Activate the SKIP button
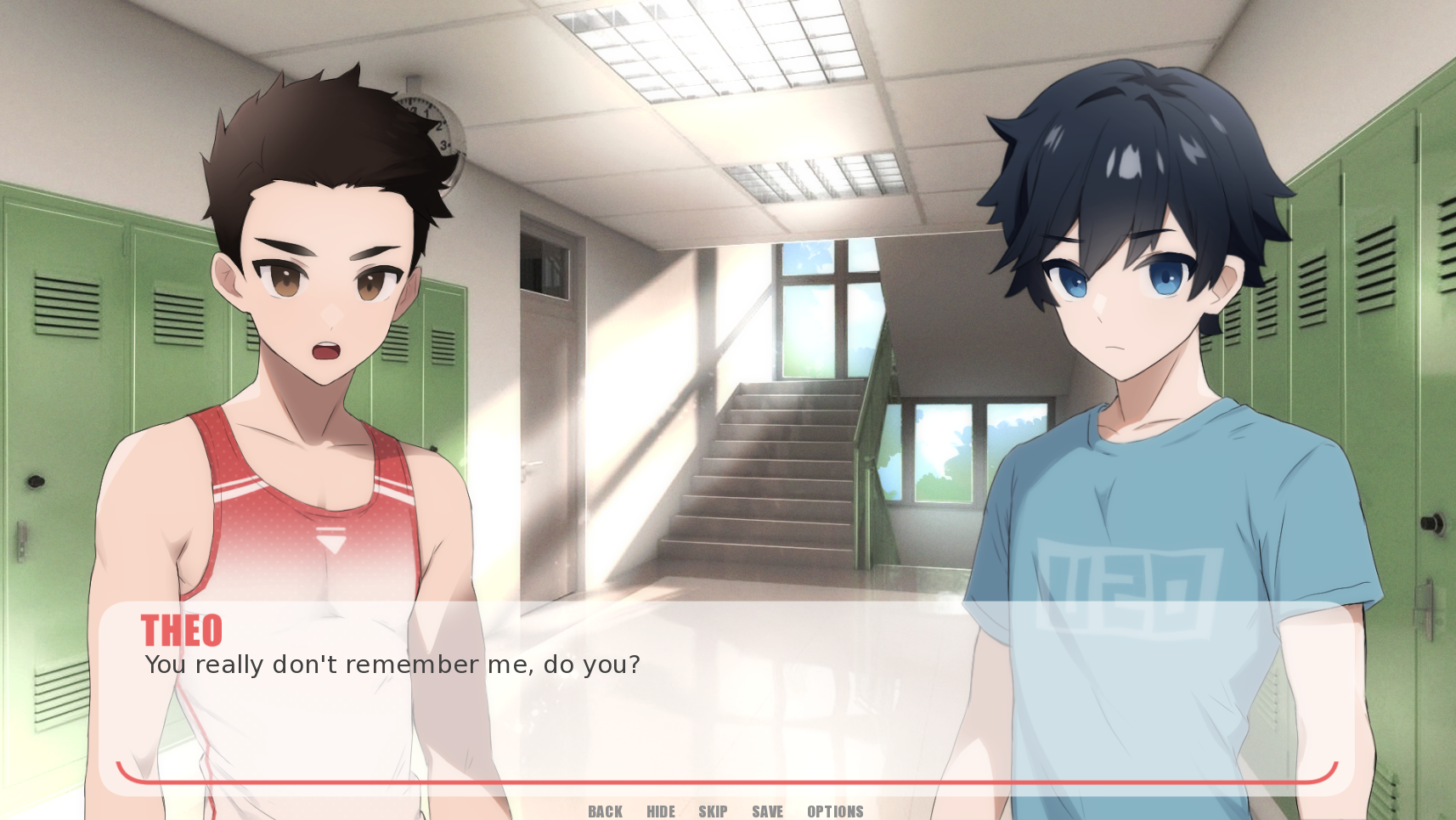The height and width of the screenshot is (820, 1456). tap(713, 812)
